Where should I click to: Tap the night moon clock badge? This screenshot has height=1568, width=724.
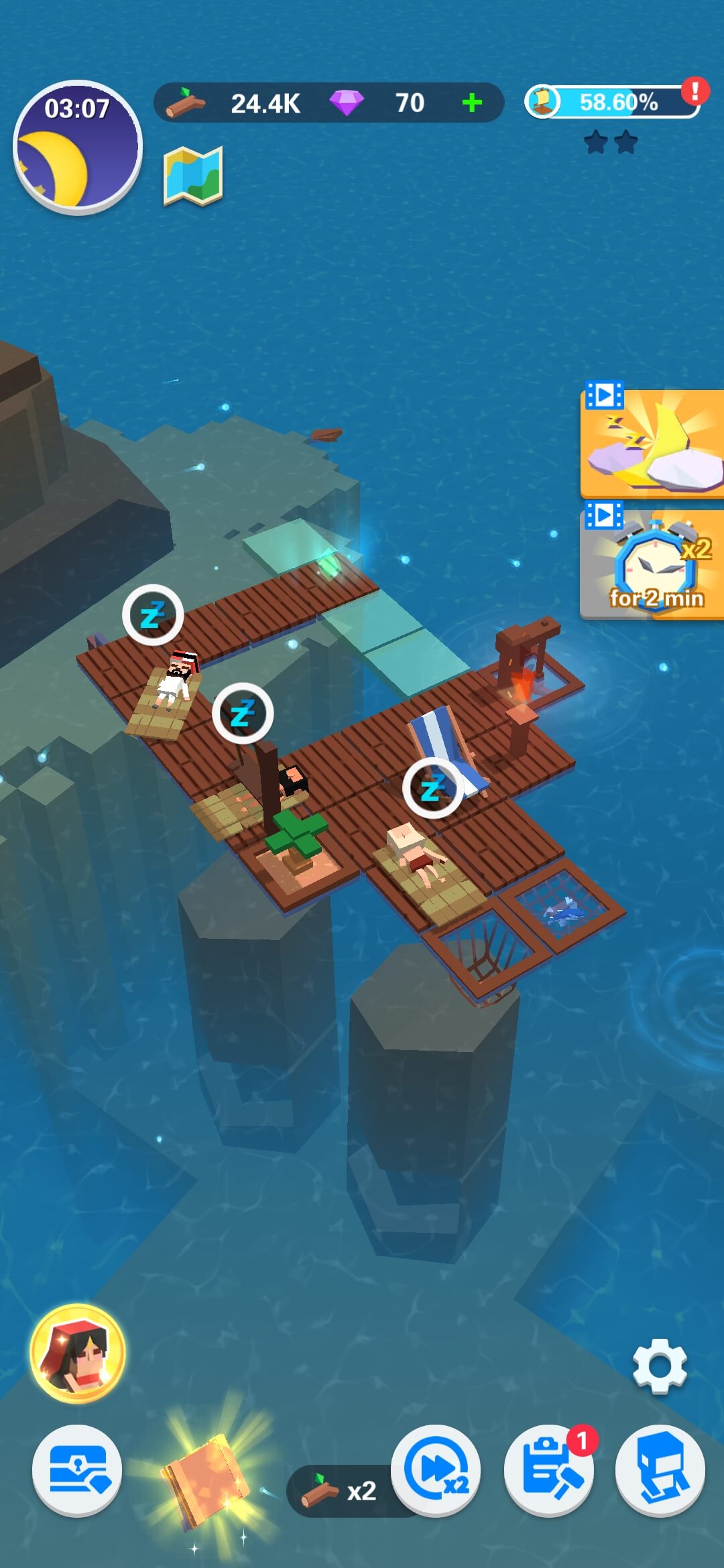pyautogui.click(x=77, y=147)
